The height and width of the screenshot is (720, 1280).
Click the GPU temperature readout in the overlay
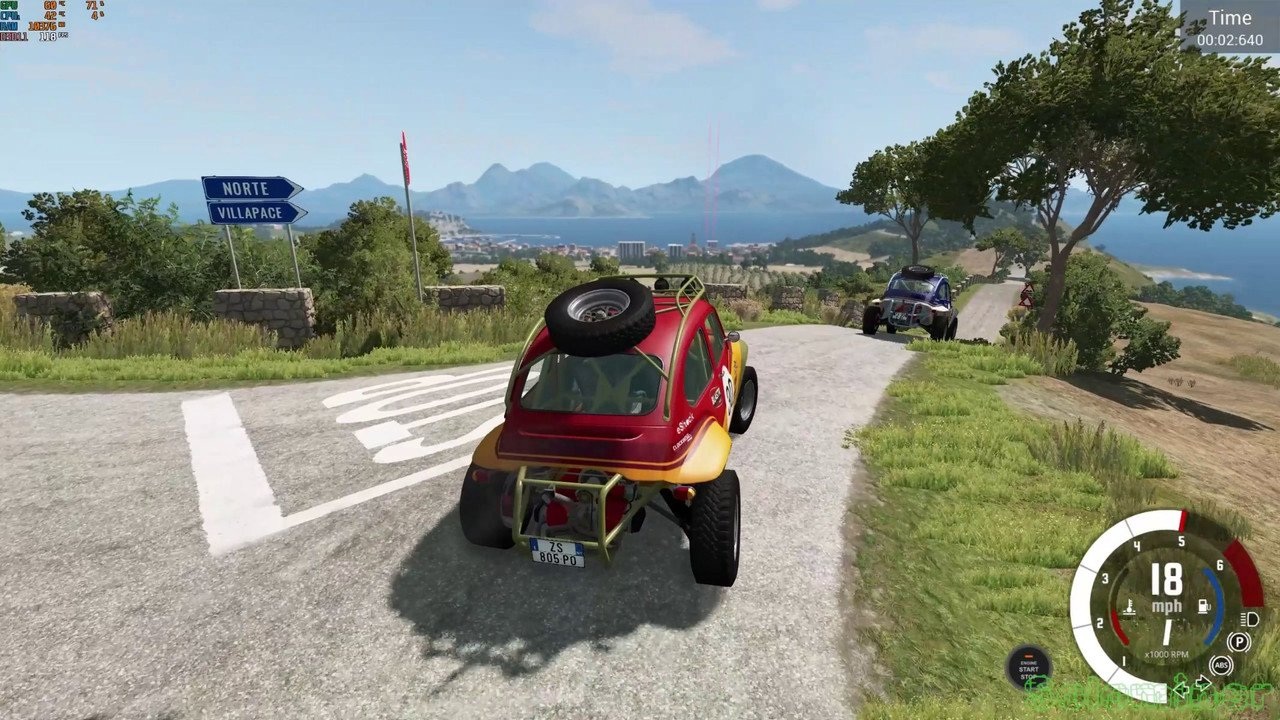(x=50, y=5)
